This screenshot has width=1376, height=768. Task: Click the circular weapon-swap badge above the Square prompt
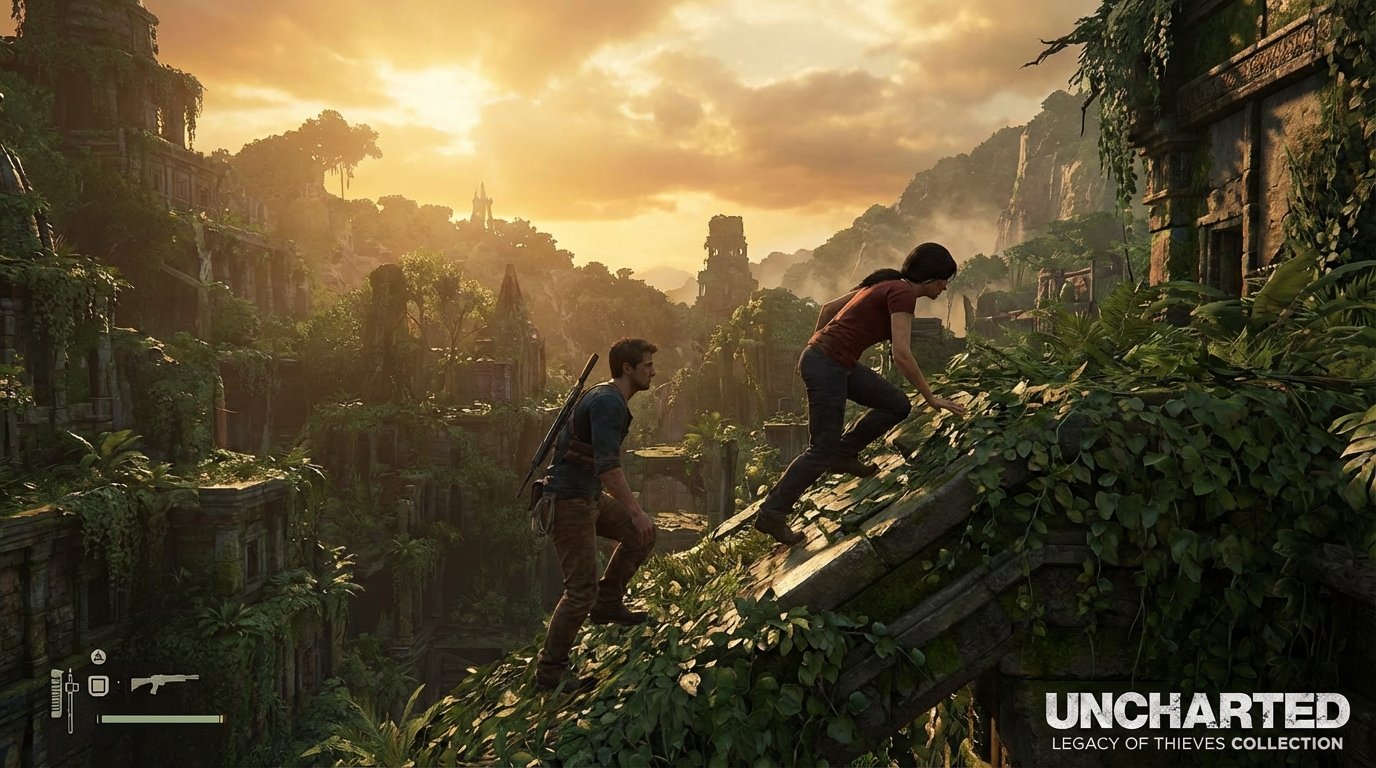point(98,656)
